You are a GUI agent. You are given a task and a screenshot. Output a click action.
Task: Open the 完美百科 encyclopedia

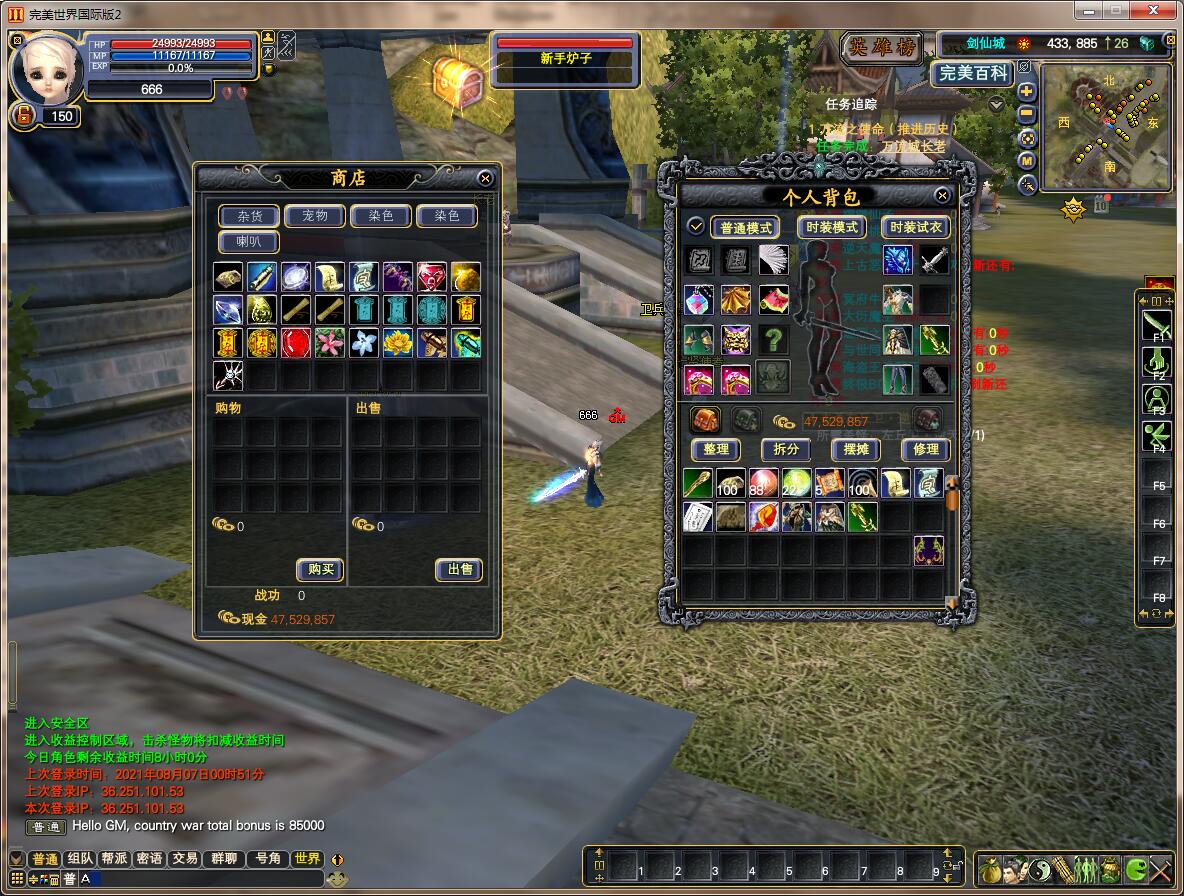point(972,73)
